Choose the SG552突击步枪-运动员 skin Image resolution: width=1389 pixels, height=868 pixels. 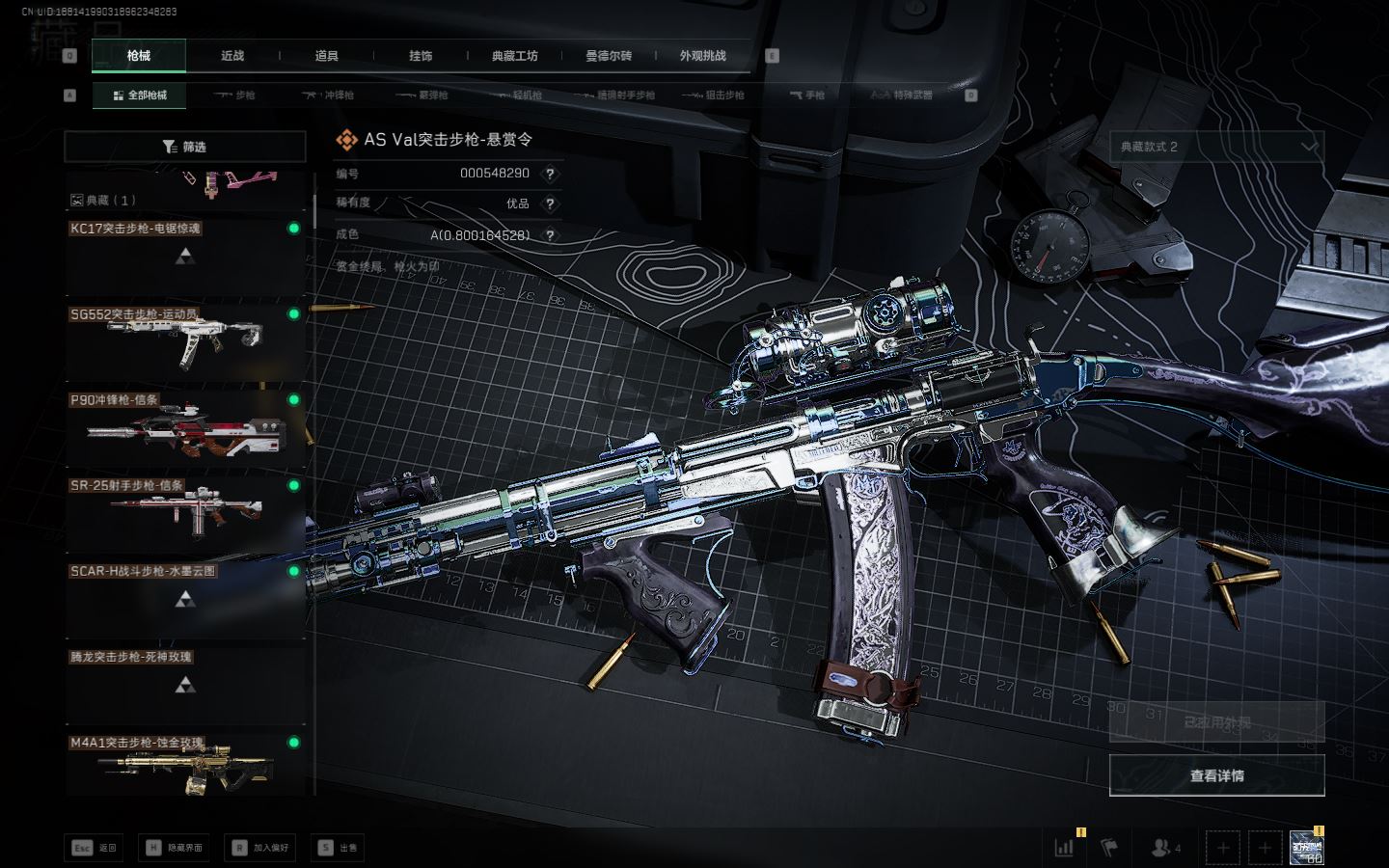point(185,340)
